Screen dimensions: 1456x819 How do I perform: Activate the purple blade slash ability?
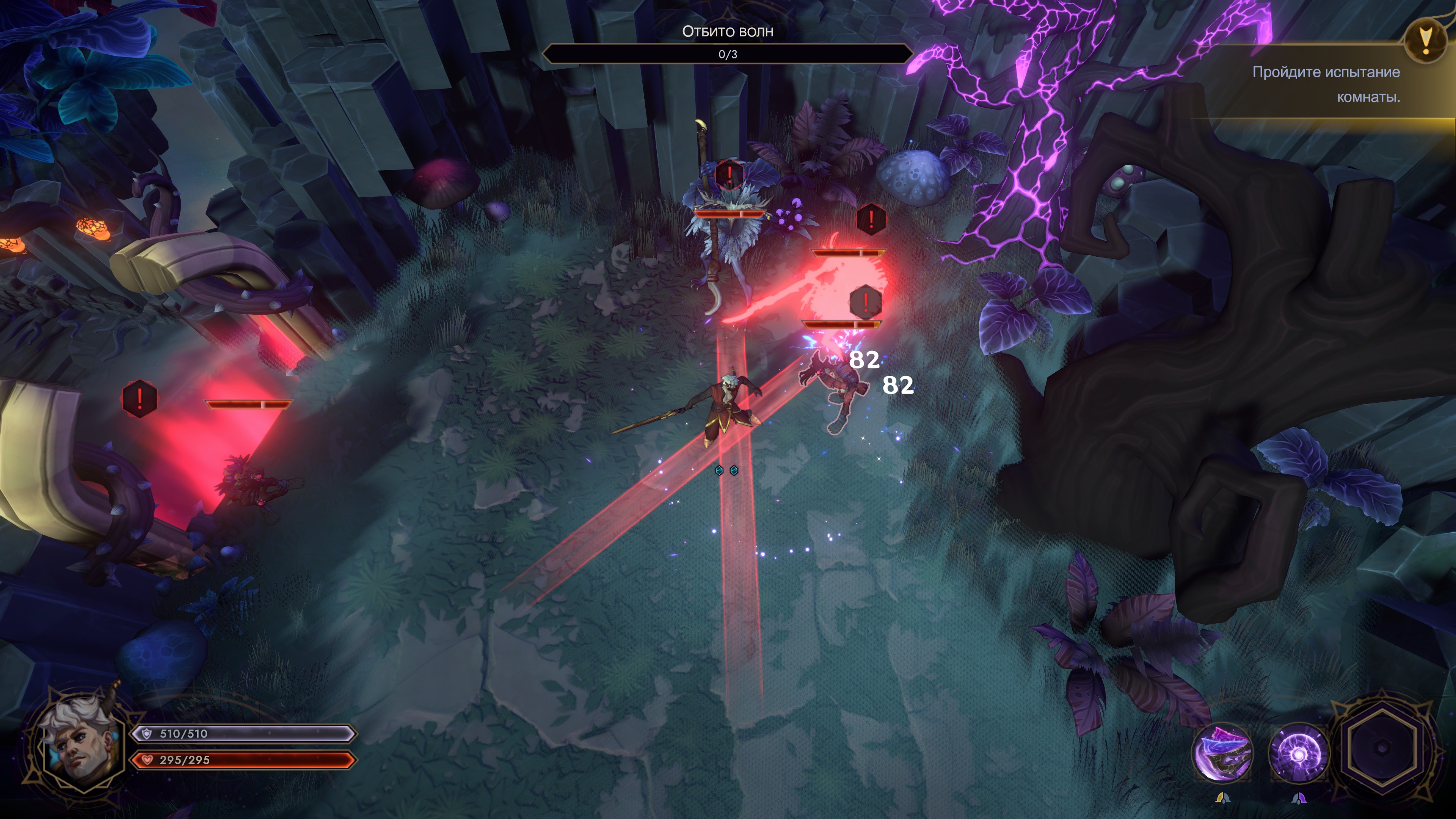coord(1222,753)
